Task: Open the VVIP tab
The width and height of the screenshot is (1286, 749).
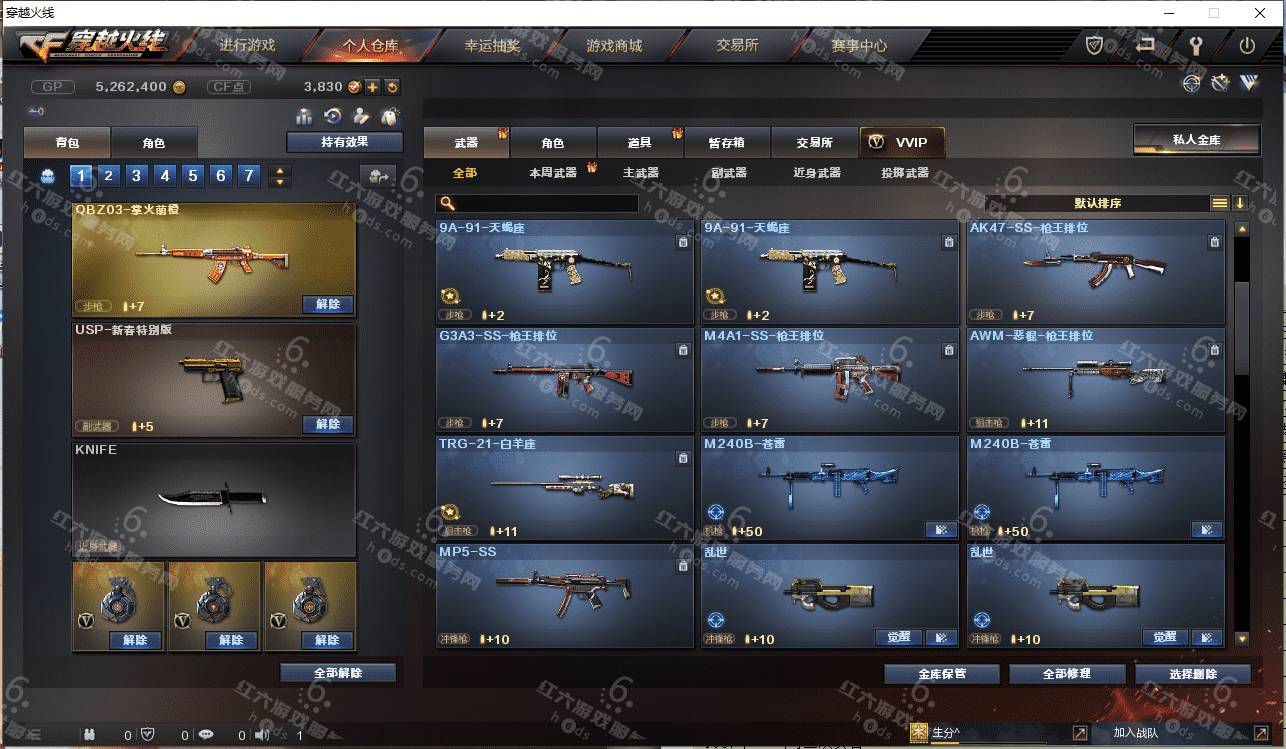Action: 901,143
